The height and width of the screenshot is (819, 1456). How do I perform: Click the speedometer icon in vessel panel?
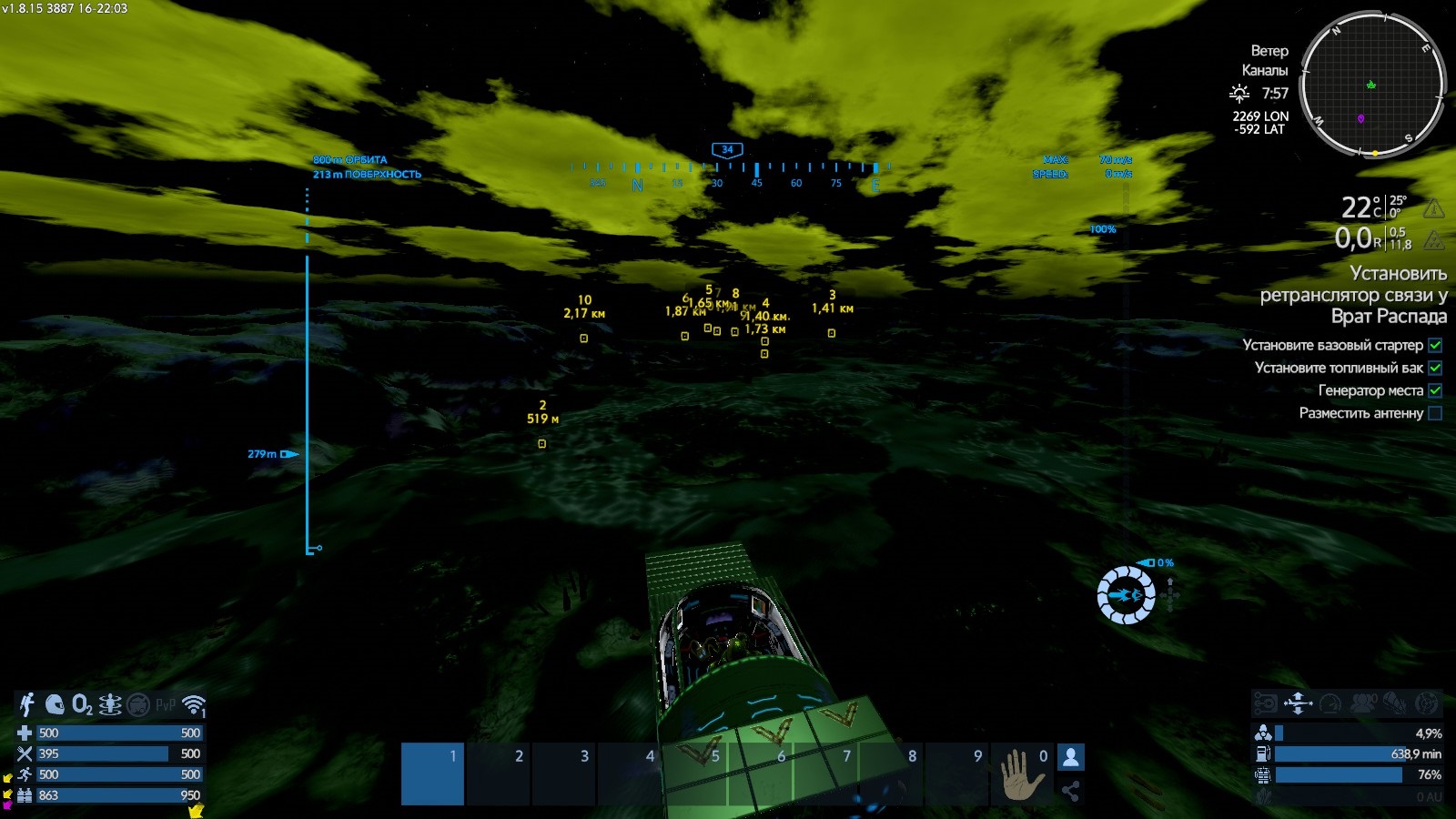pyautogui.click(x=1330, y=703)
